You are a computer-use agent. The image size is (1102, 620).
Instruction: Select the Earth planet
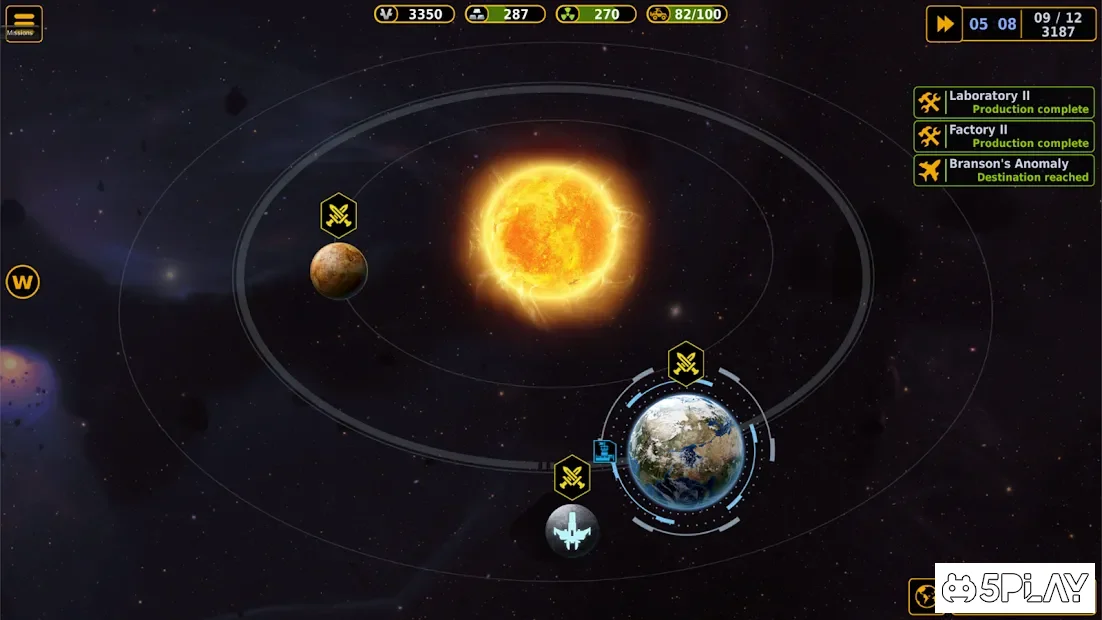point(686,449)
